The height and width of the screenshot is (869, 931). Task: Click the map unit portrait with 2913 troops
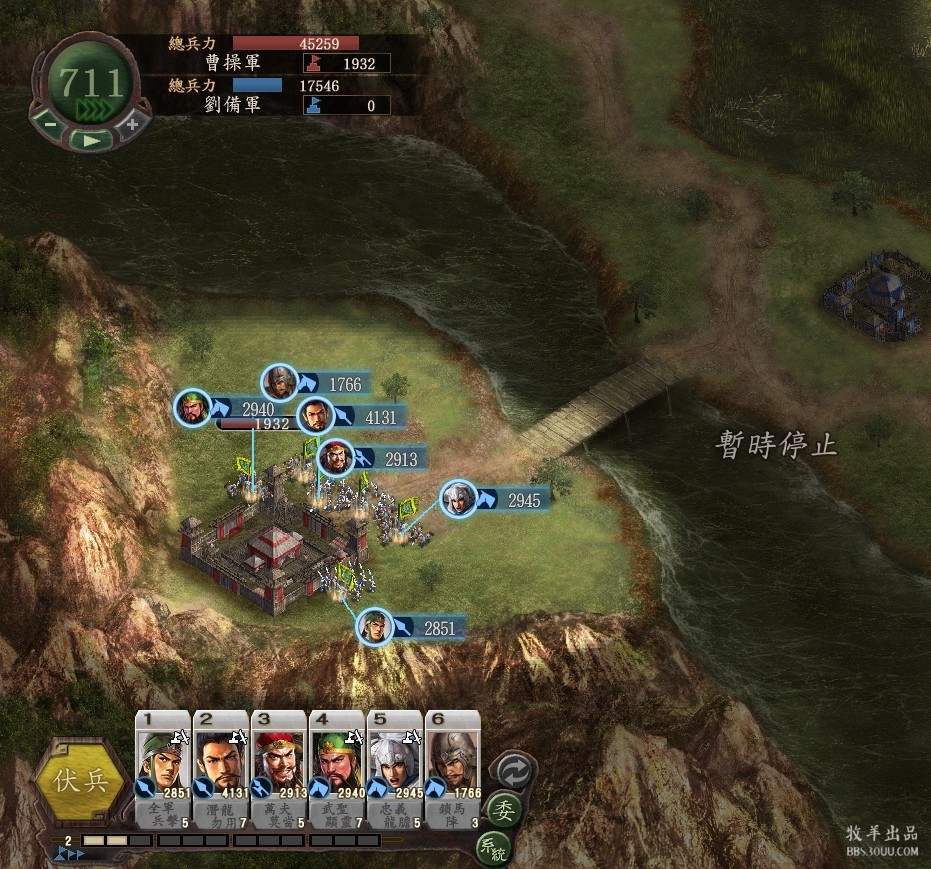[337, 459]
